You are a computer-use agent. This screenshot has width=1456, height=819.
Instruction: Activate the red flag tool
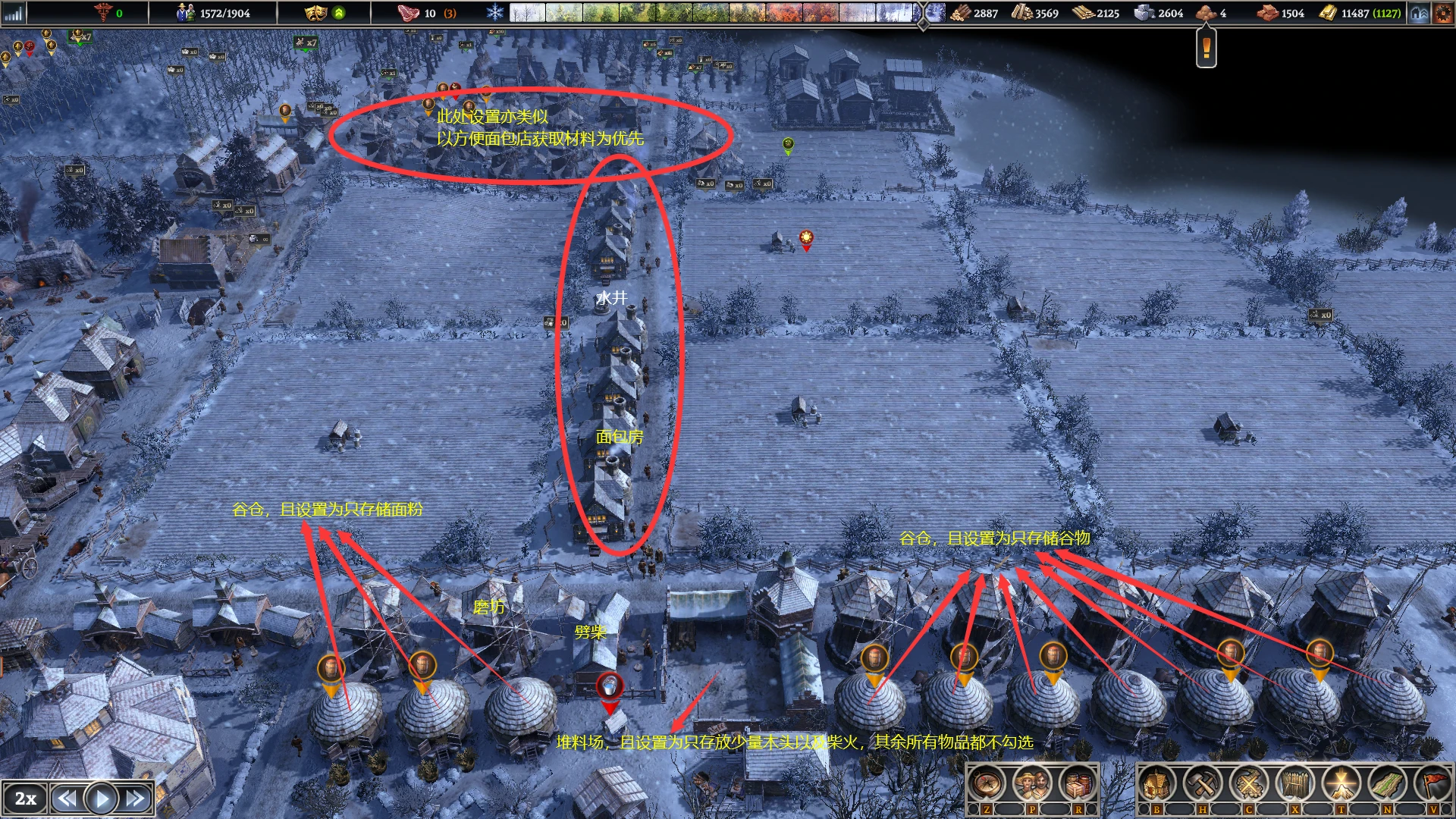(1433, 784)
